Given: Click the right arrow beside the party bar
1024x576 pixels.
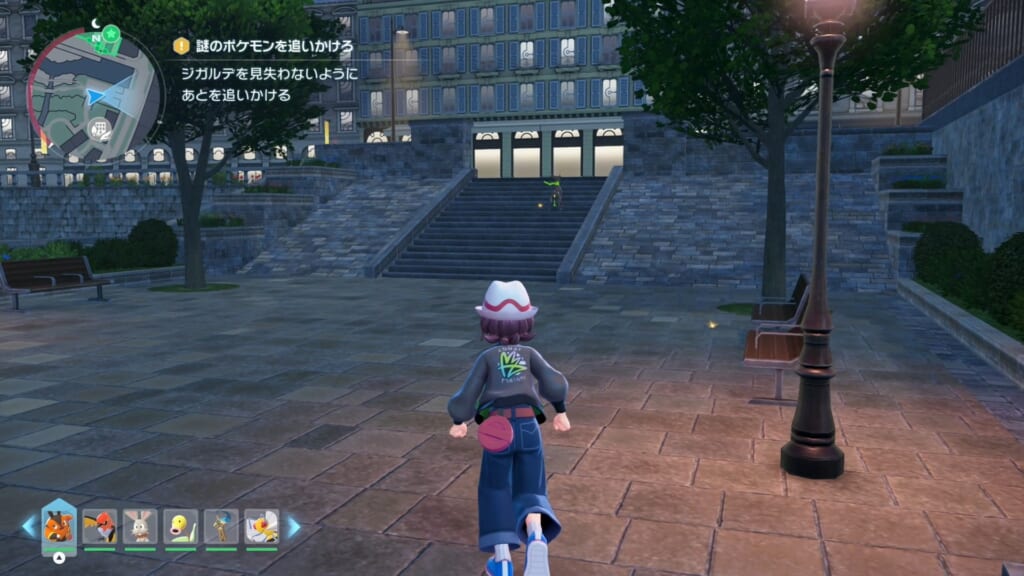Looking at the screenshot, I should tap(293, 526).
